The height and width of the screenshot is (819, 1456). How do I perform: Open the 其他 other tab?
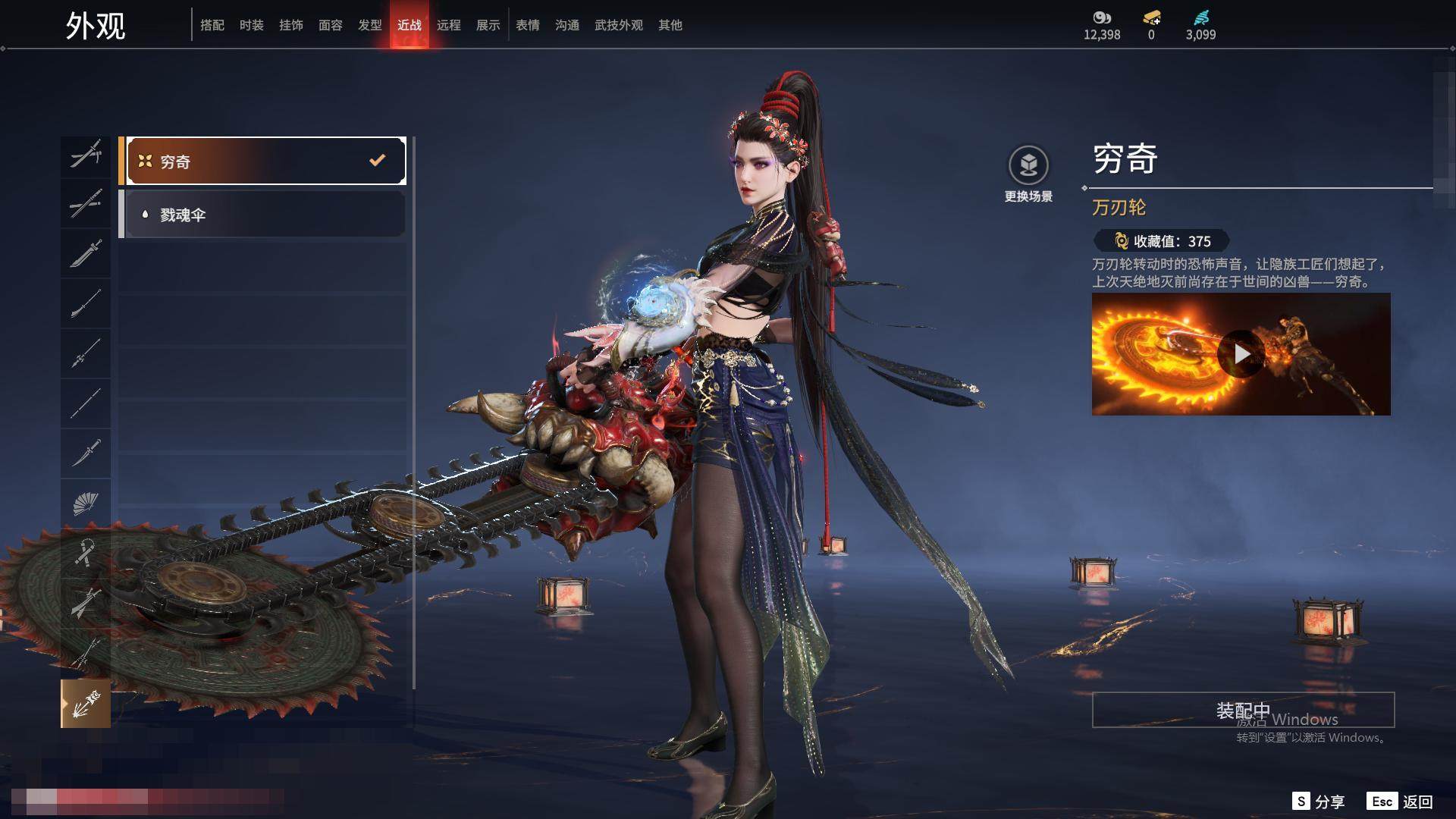pos(670,25)
